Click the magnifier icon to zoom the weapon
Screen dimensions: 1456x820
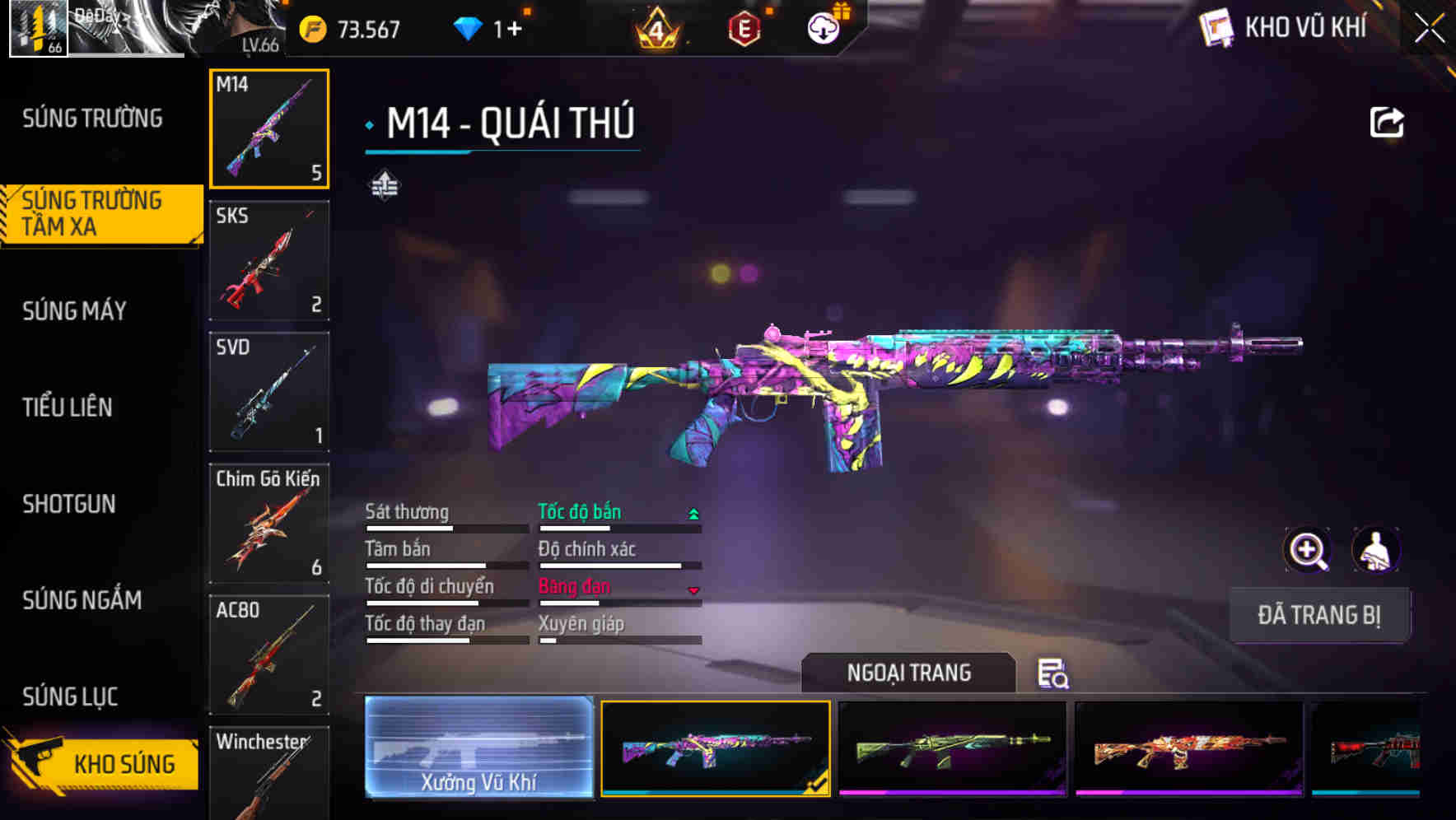[1305, 550]
